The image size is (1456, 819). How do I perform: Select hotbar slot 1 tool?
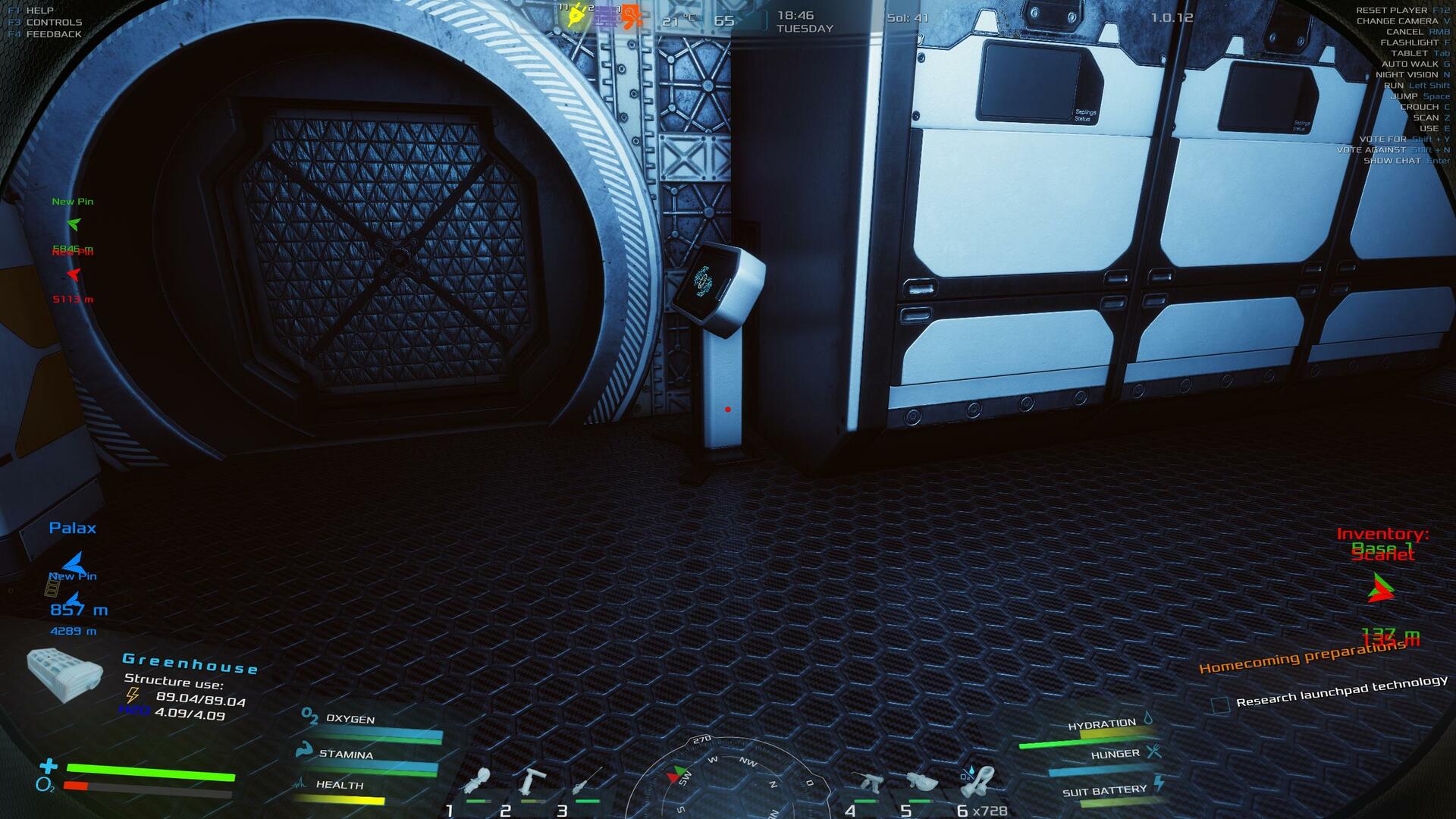(x=479, y=783)
